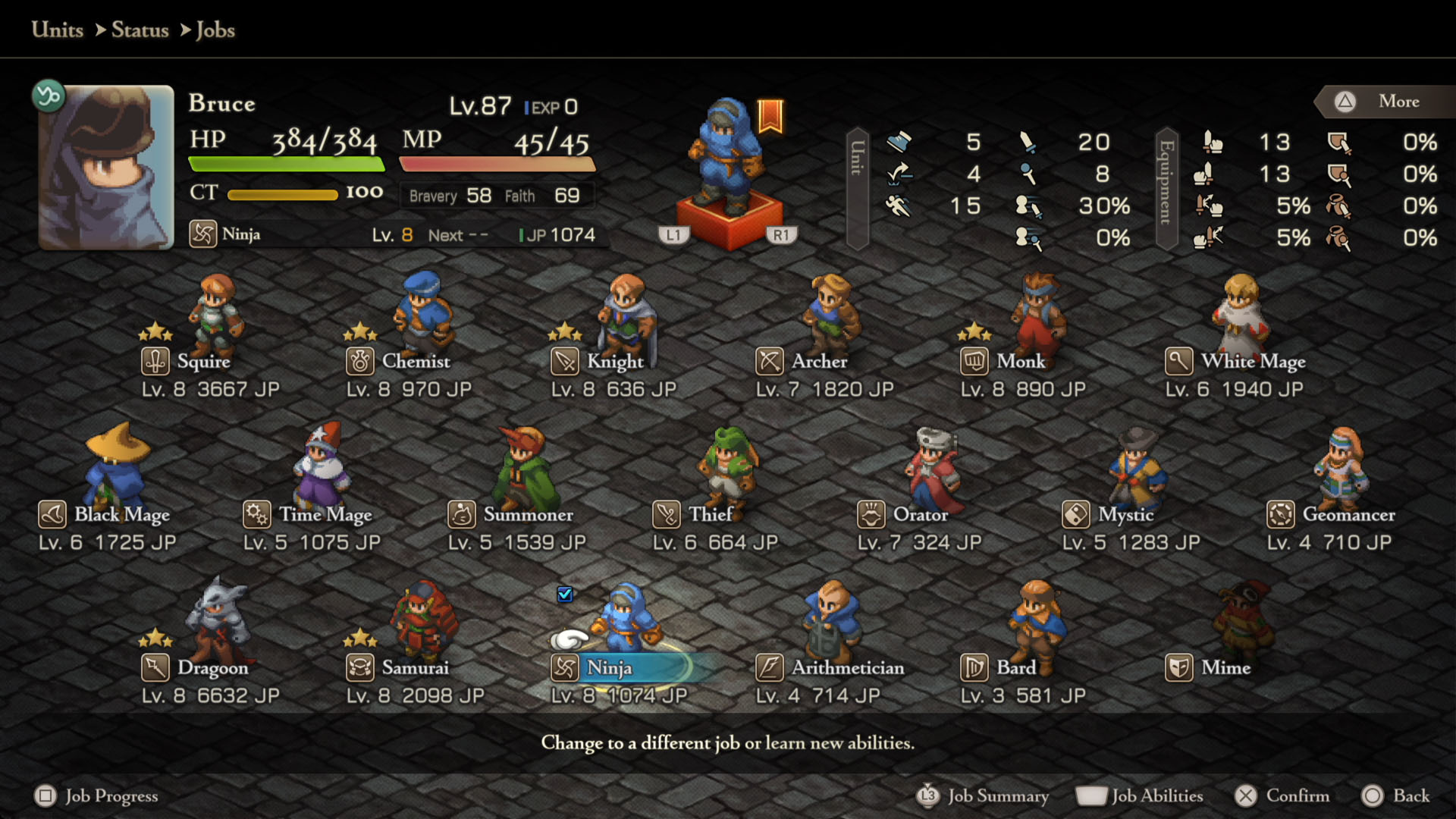Select the Monk job entry
The height and width of the screenshot is (819, 1456).
point(1021,362)
